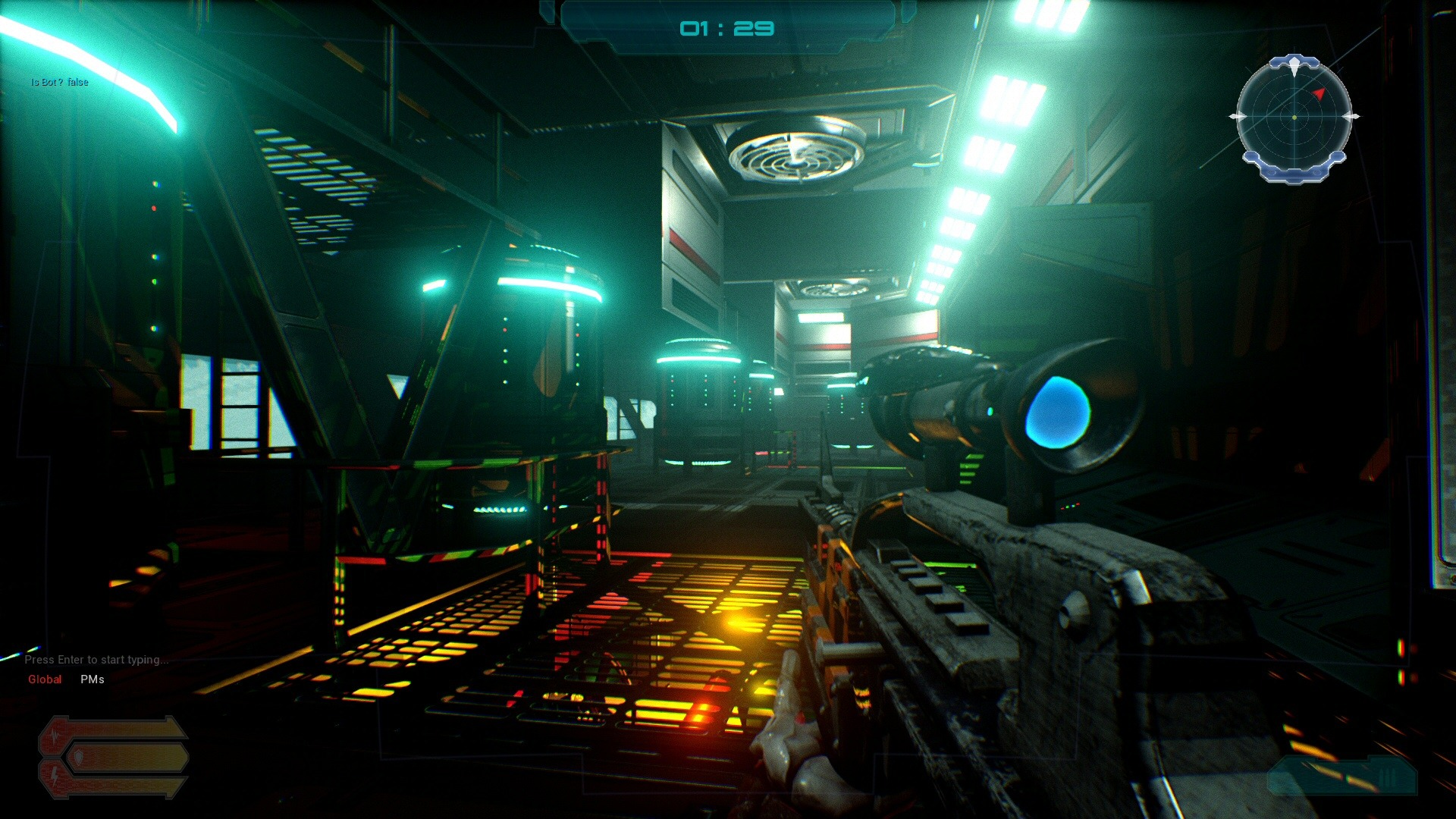Click the lightning energy icon
1456x819 pixels.
click(x=55, y=777)
